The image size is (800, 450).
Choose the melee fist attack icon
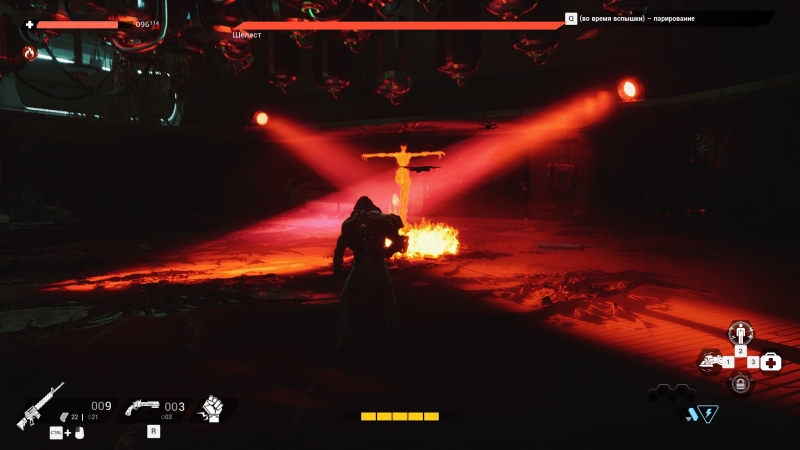pos(211,408)
